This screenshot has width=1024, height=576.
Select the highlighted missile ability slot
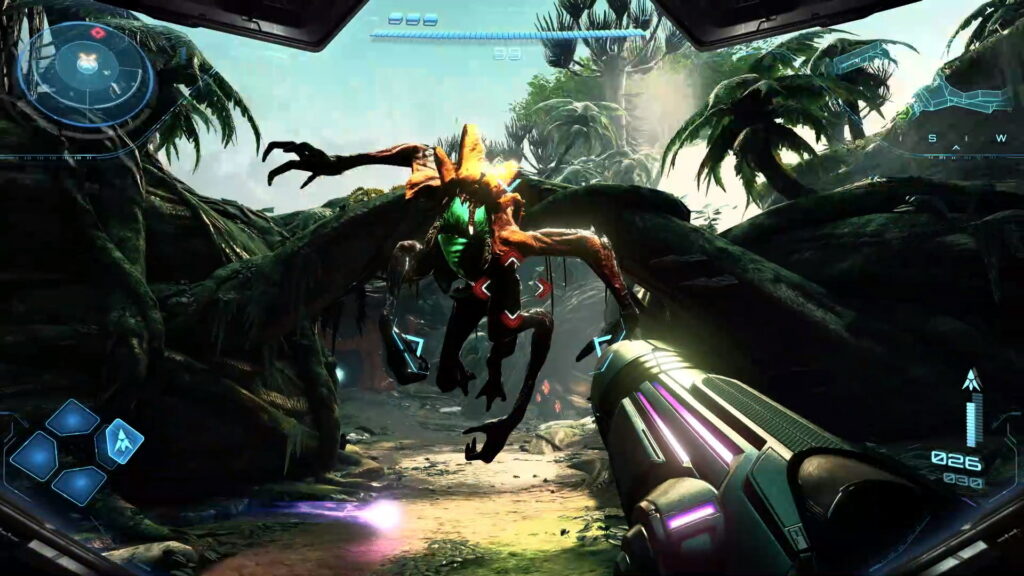[120, 442]
